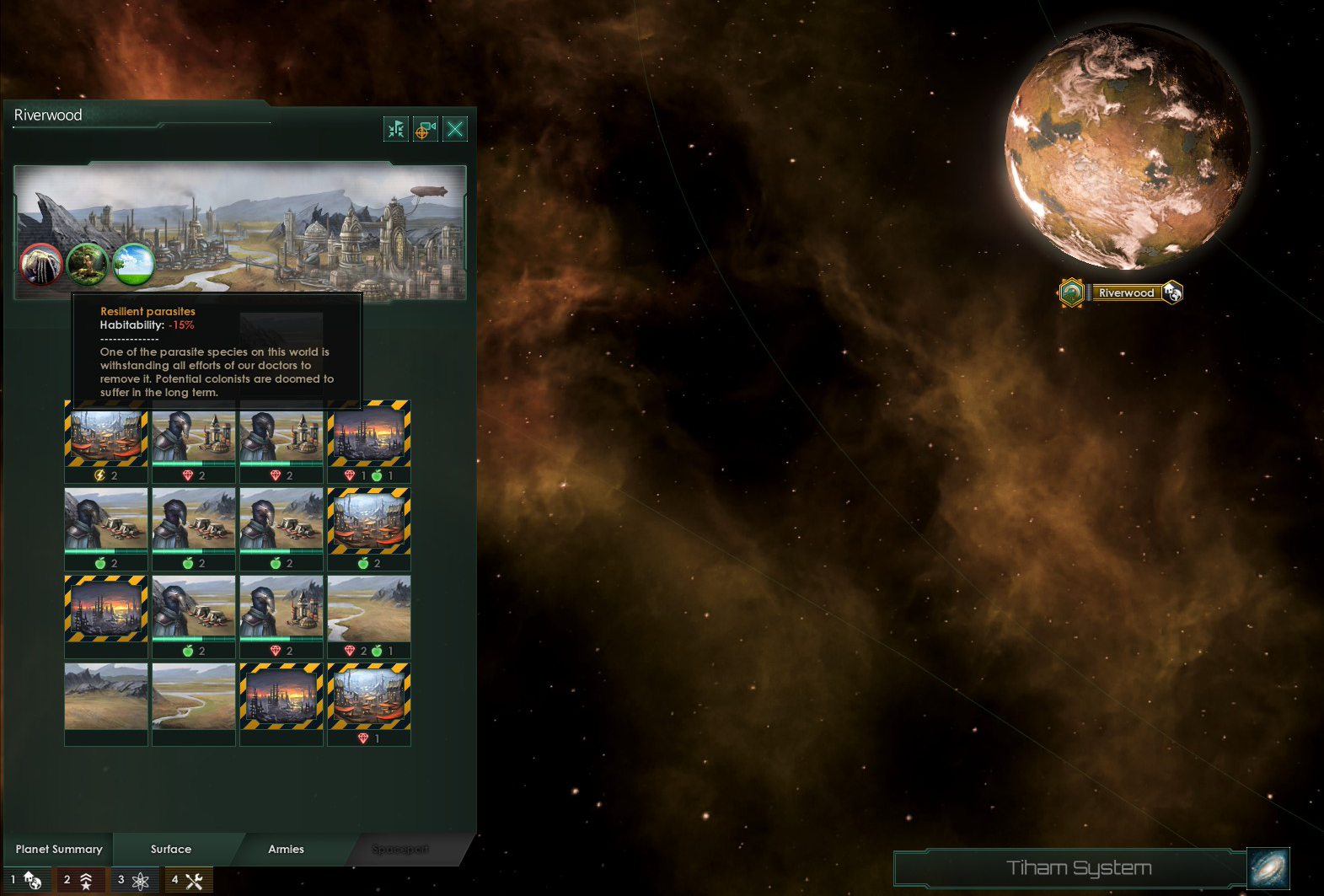Select the blocked tile producing two energy
Screen dimensions: 1324x896
(x=106, y=438)
